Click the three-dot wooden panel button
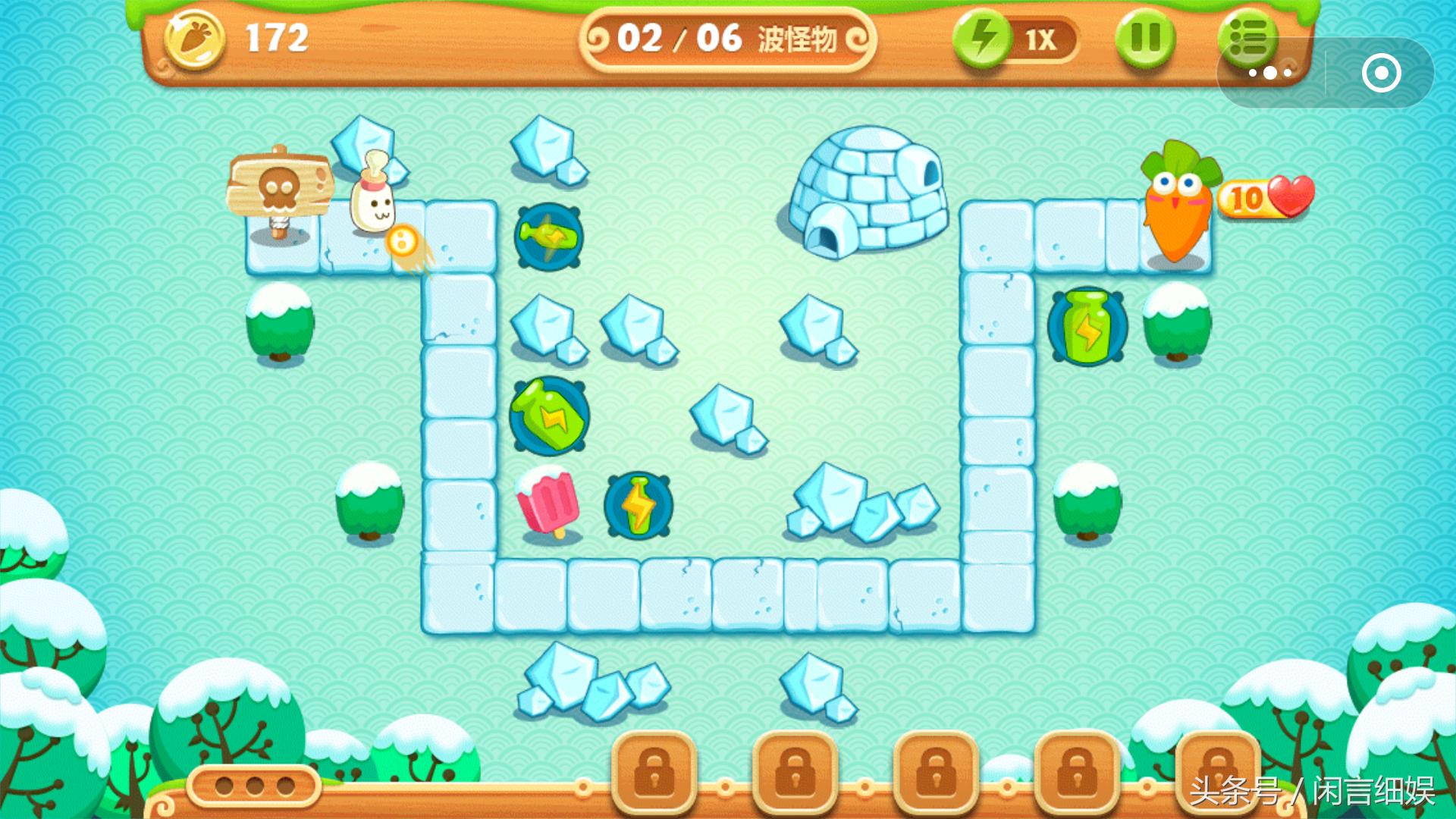The width and height of the screenshot is (1456, 819). point(255,786)
